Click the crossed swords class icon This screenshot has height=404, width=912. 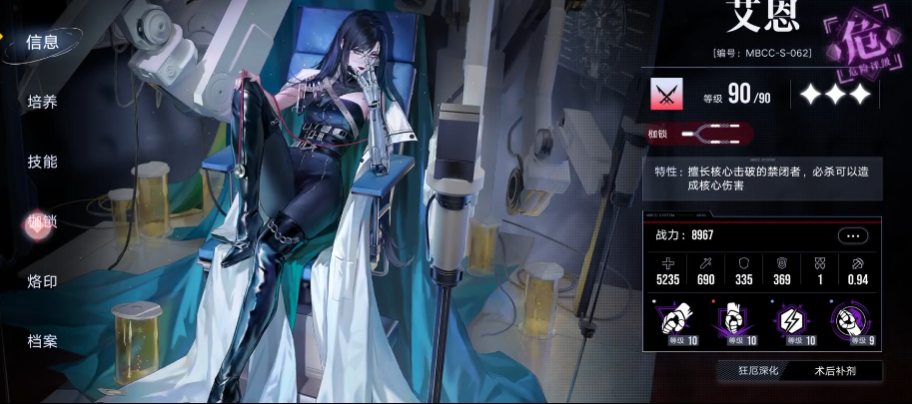664,95
